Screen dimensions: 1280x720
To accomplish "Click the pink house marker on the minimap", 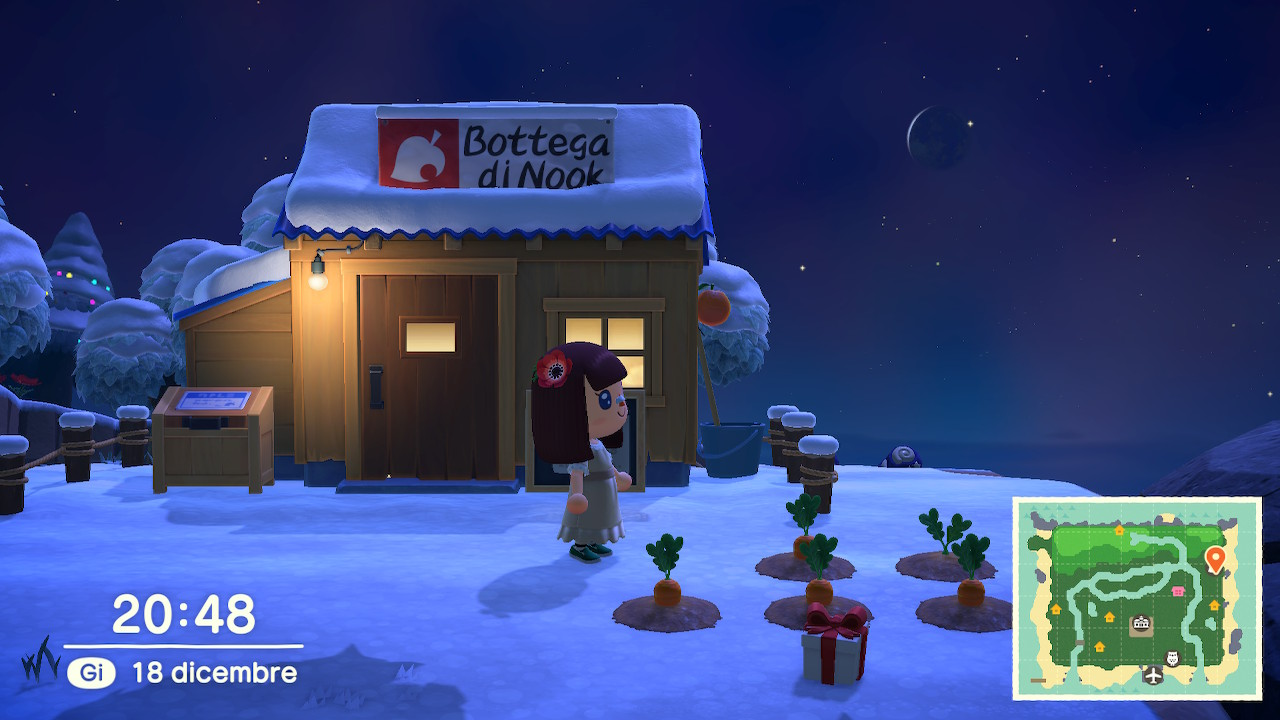I will click(1177, 591).
